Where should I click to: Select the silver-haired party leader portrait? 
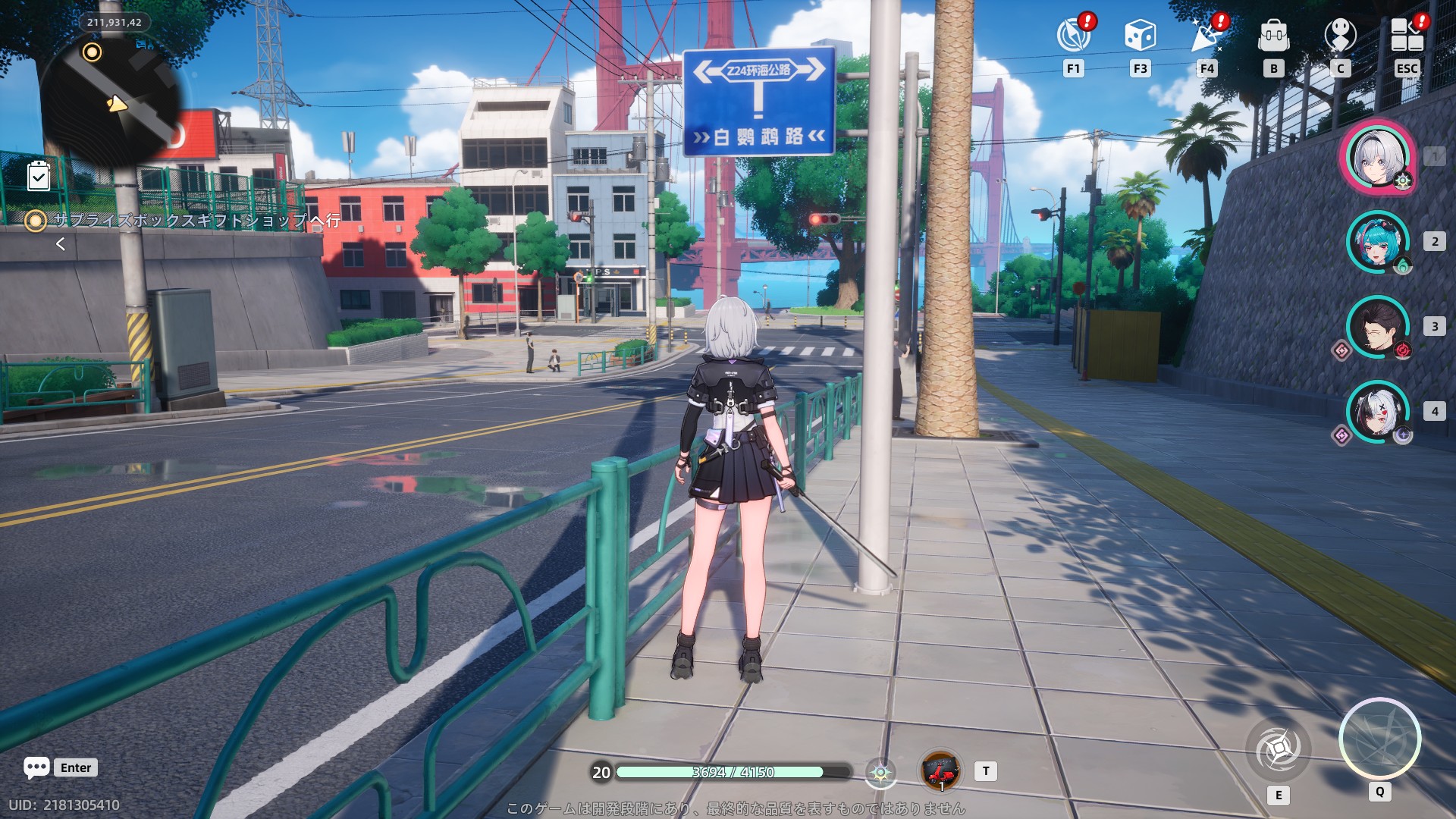[x=1377, y=158]
